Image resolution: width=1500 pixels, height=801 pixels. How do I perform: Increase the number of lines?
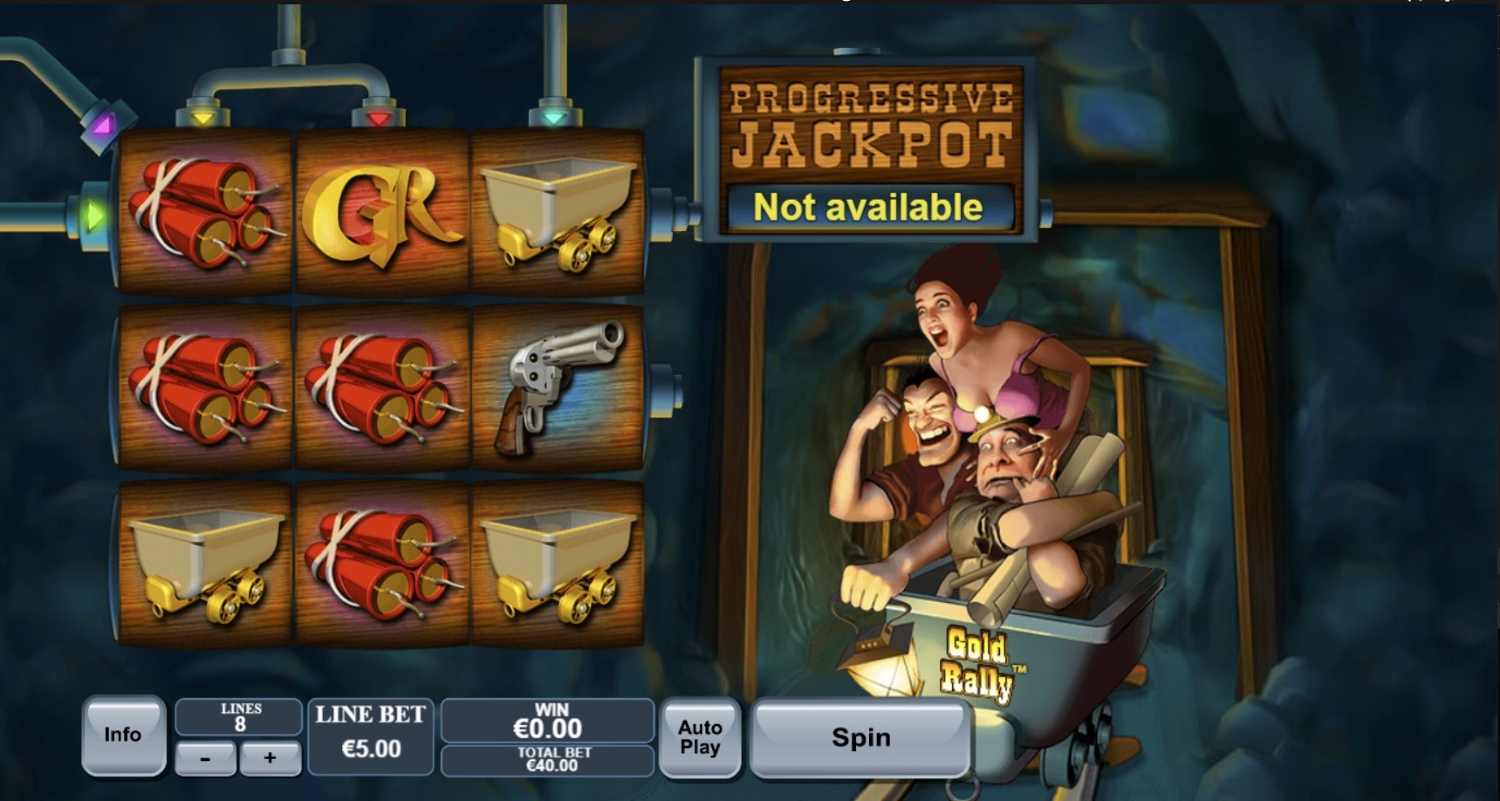270,758
